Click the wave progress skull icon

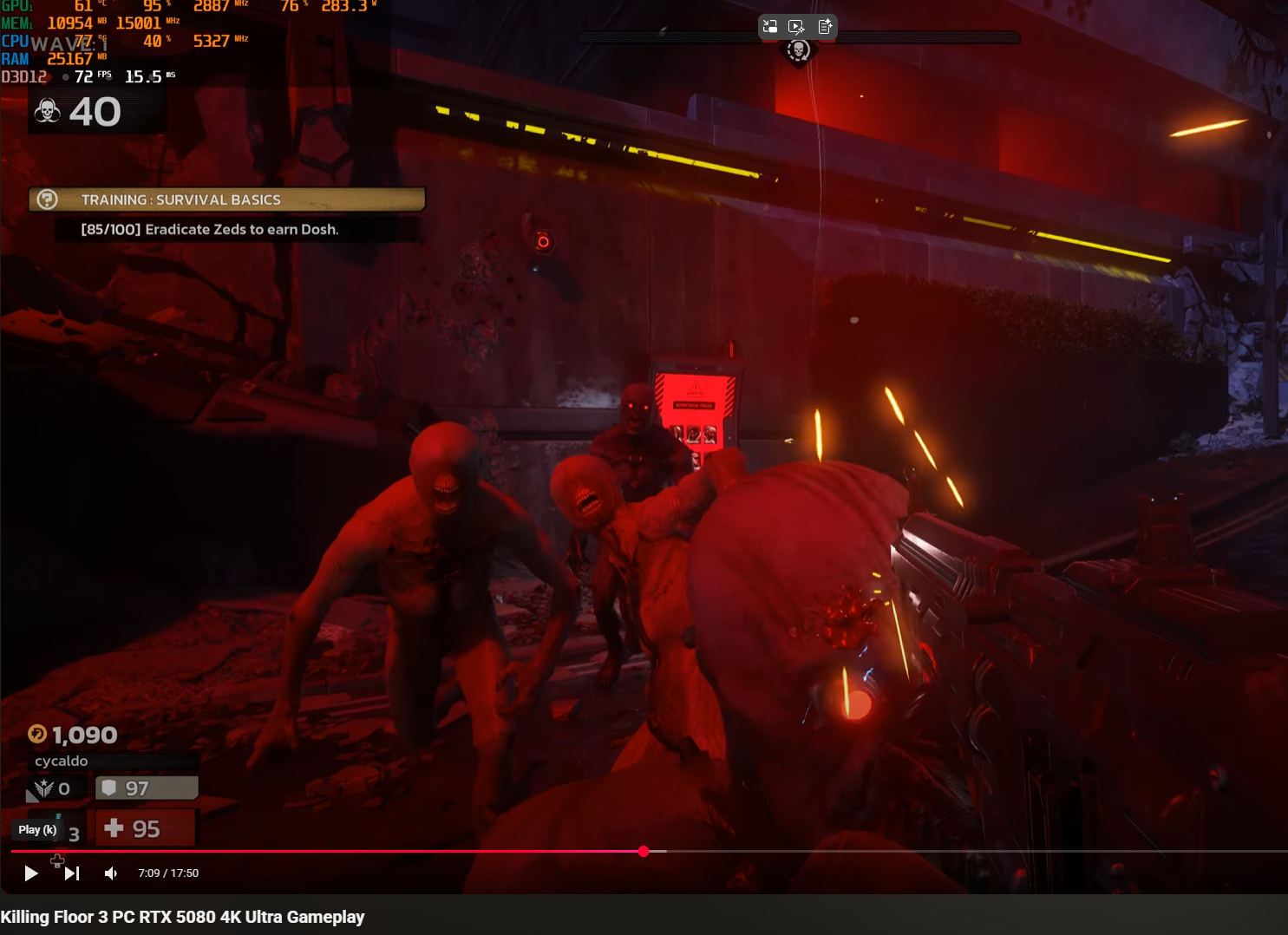coord(798,51)
